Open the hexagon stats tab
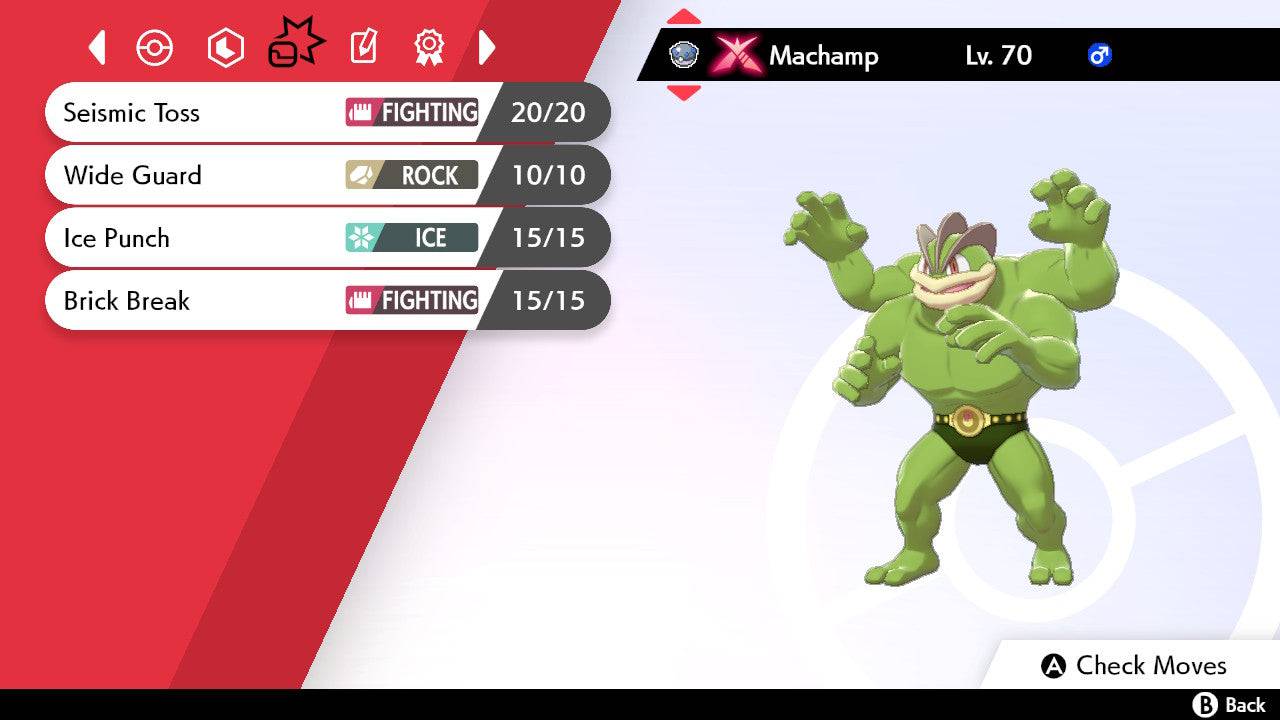 (225, 48)
